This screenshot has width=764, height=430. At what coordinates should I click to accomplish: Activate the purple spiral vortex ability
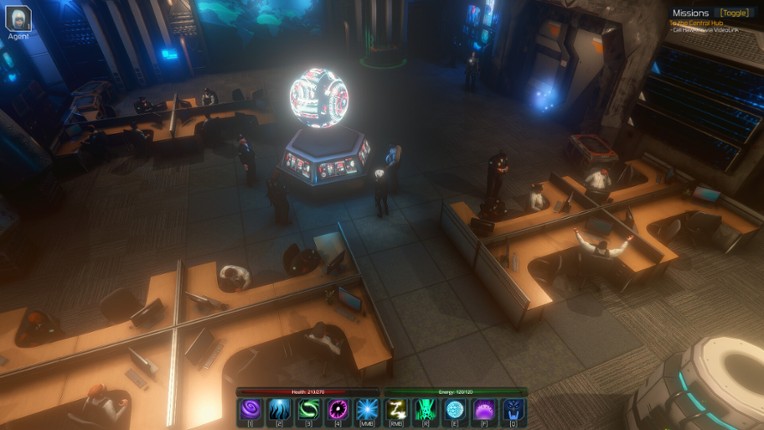click(x=250, y=409)
